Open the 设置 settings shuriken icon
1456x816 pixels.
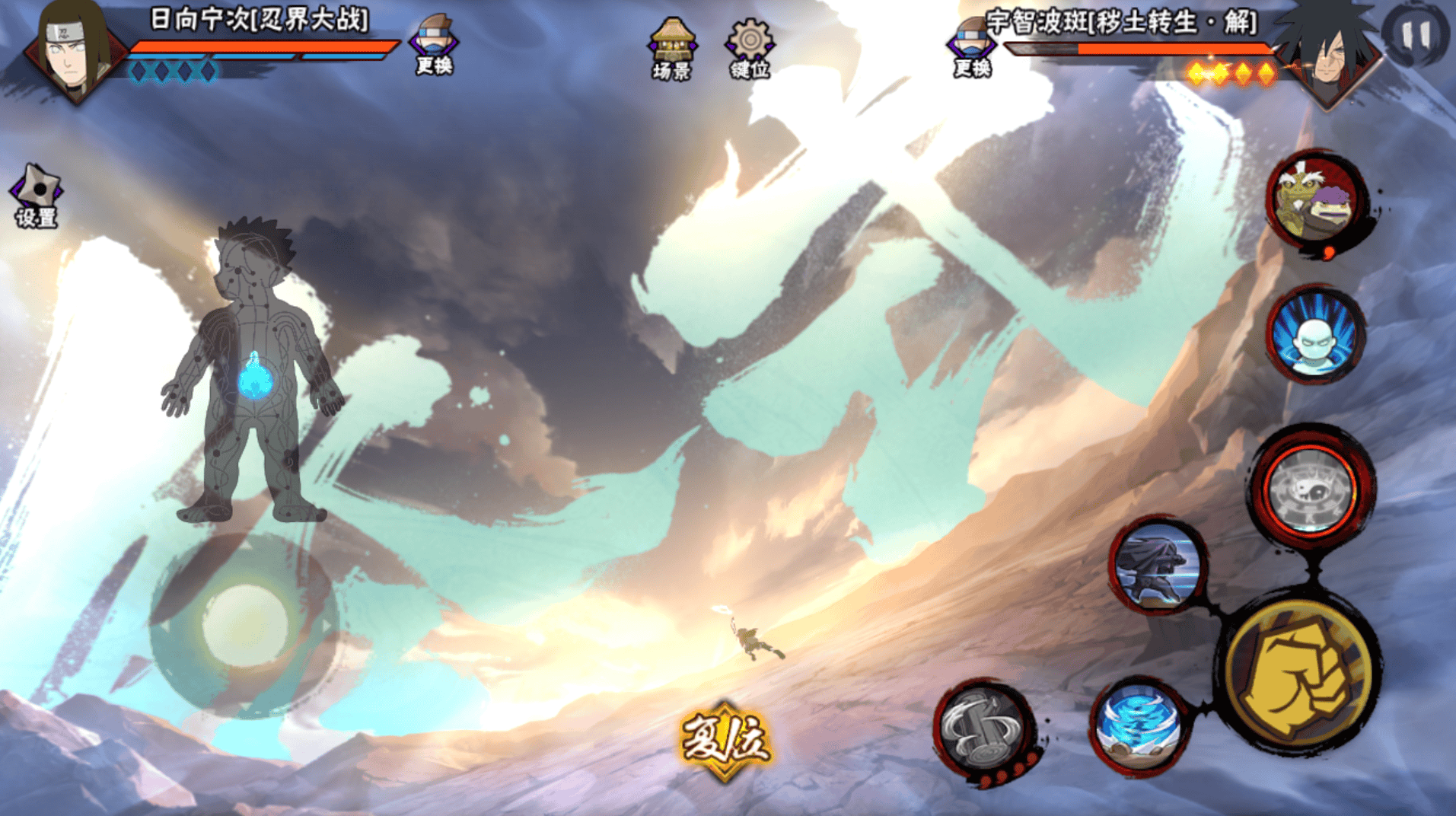click(x=36, y=196)
